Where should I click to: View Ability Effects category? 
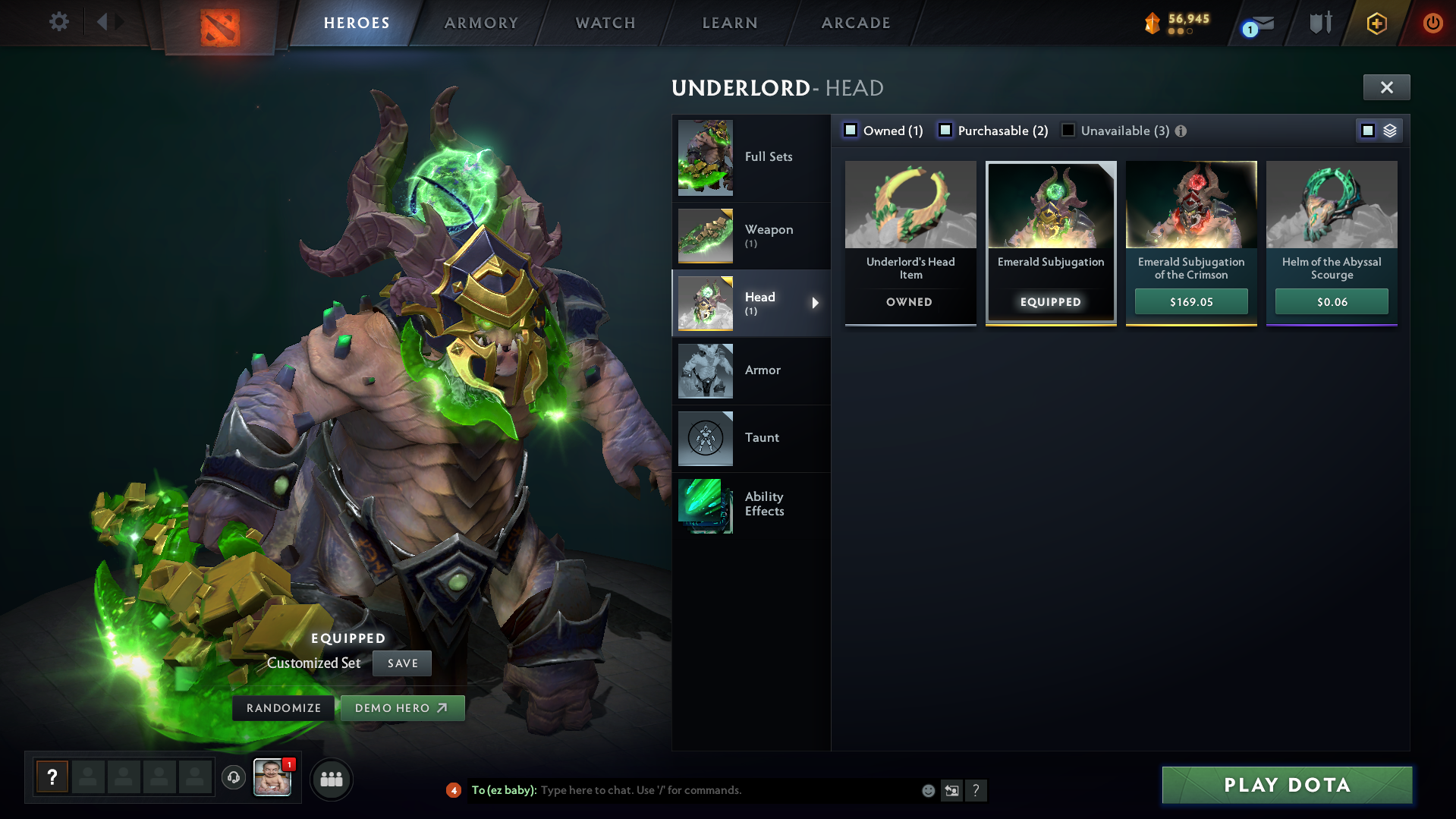pyautogui.click(x=751, y=505)
